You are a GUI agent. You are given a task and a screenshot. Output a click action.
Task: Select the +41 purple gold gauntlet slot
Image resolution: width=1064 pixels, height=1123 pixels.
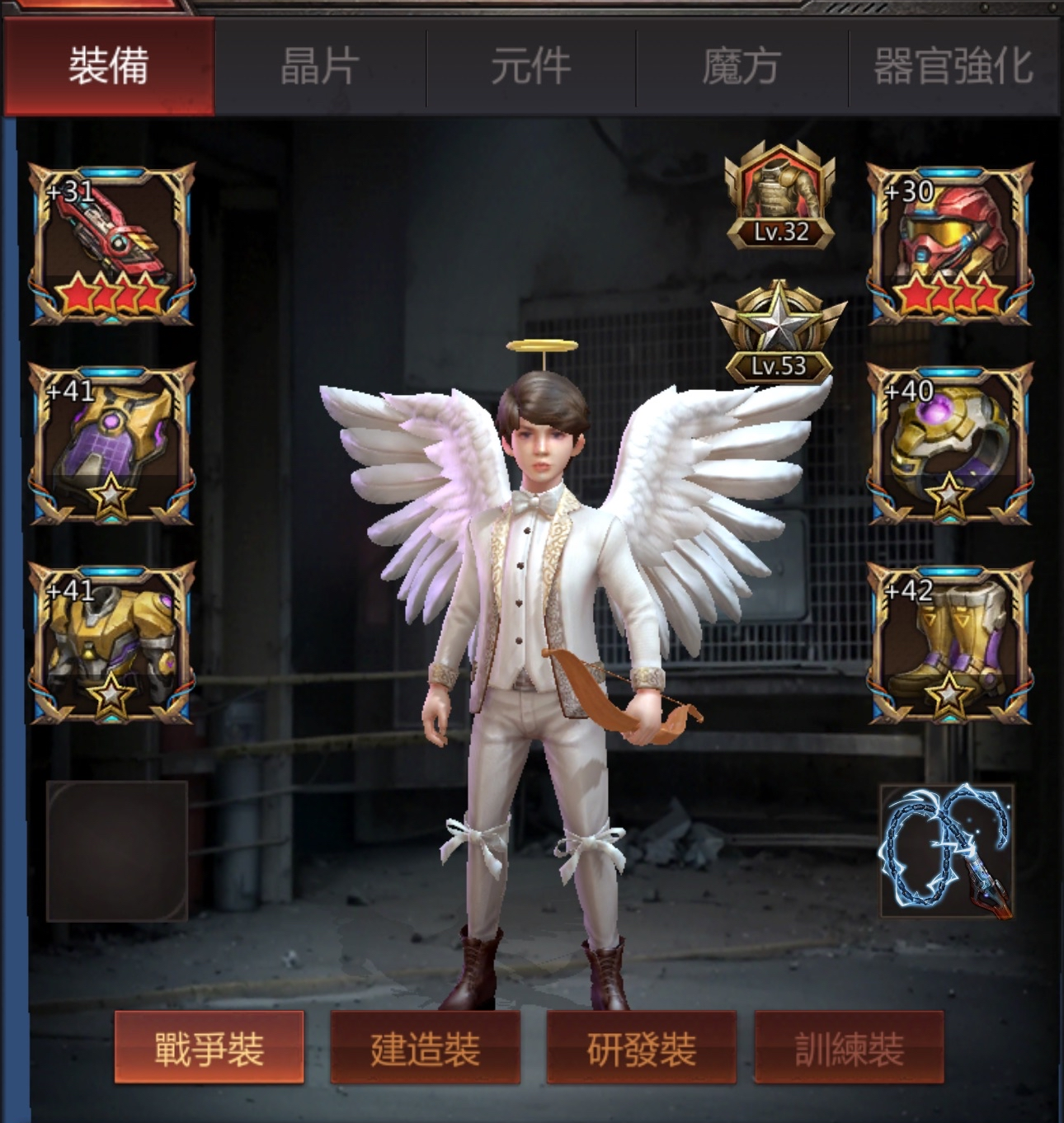coord(112,444)
